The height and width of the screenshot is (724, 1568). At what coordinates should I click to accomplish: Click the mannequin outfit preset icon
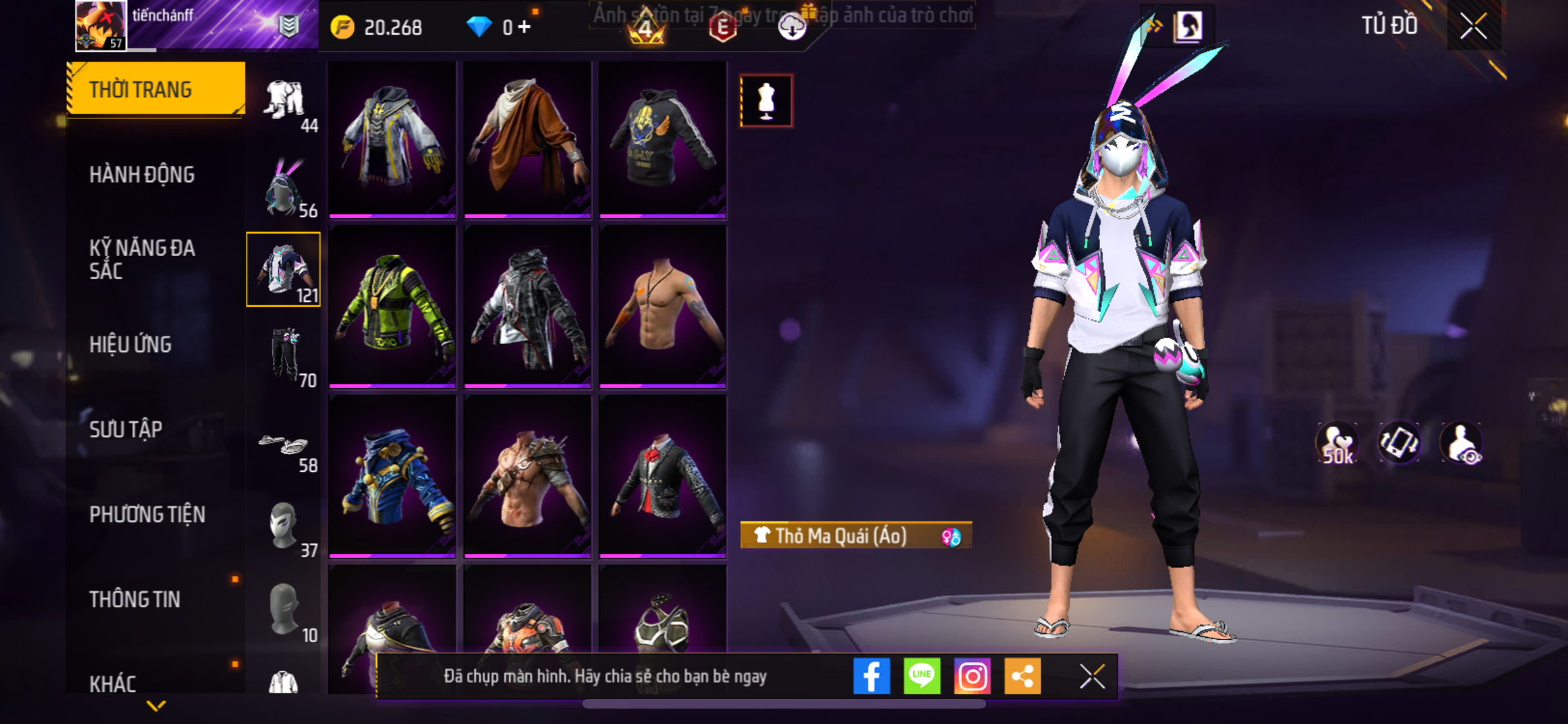click(766, 101)
